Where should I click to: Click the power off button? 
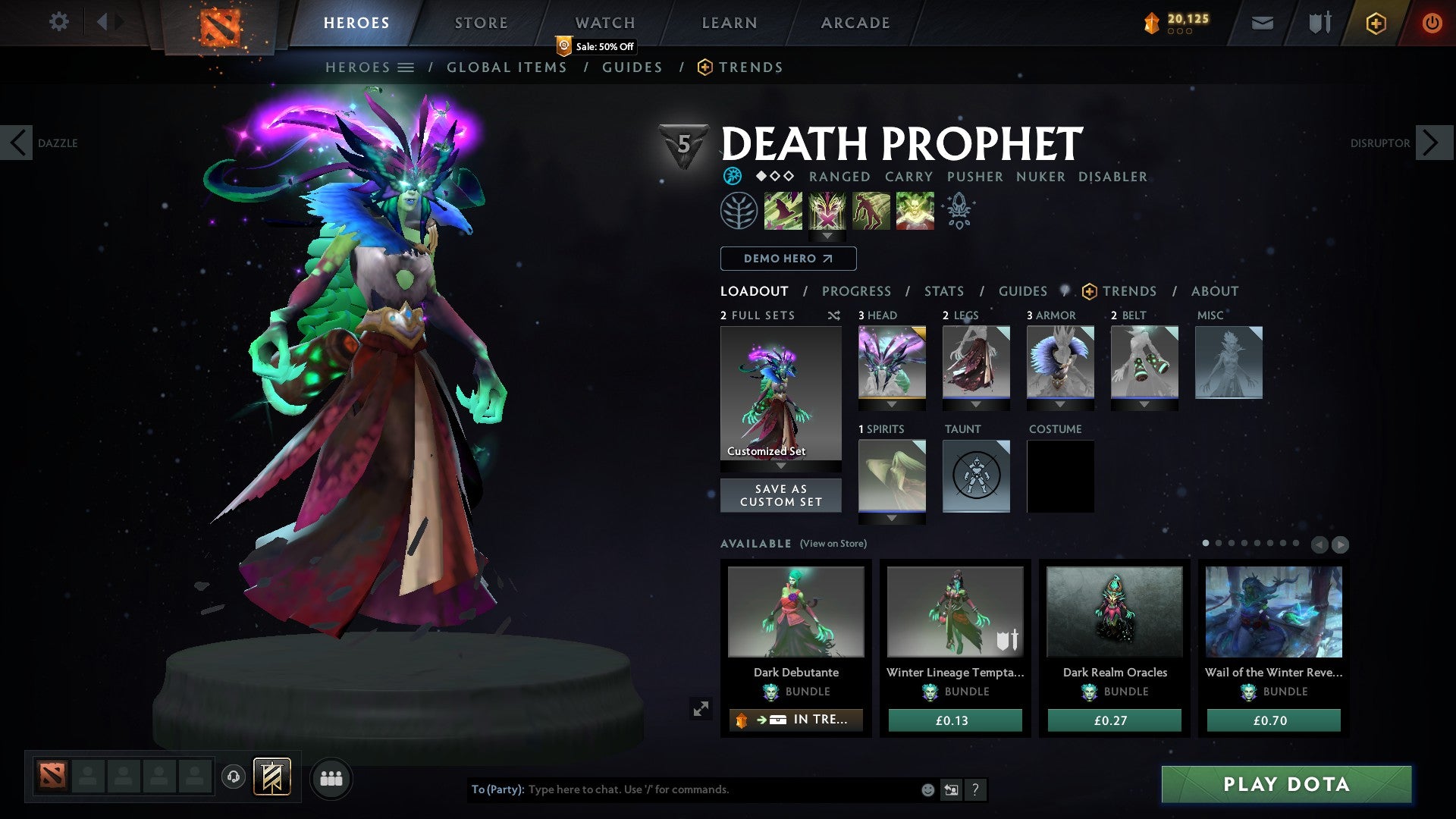(1432, 23)
